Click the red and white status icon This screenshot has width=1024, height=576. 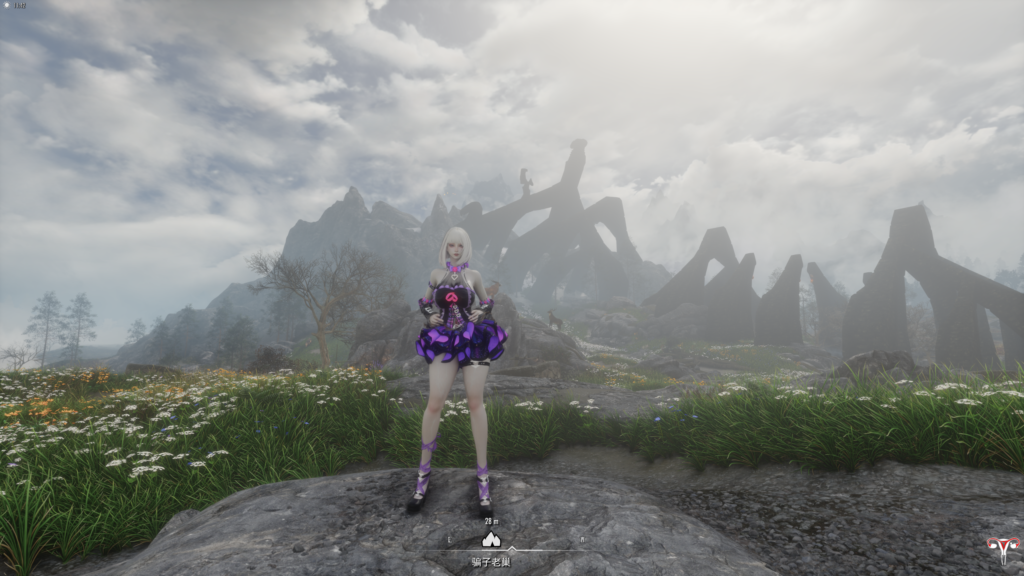click(x=1001, y=548)
